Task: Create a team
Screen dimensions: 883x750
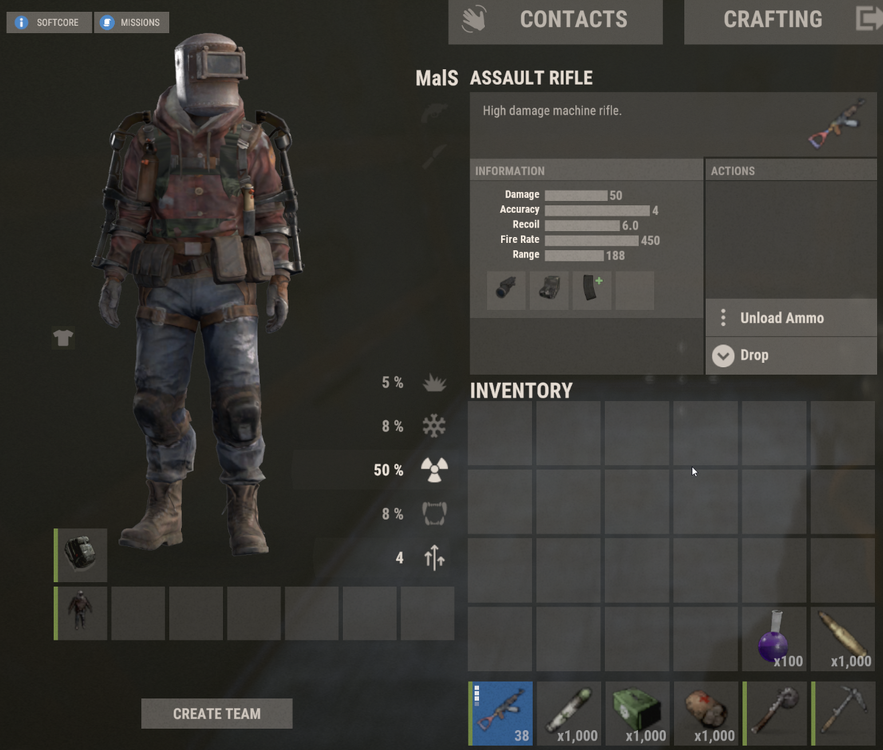Action: (216, 713)
